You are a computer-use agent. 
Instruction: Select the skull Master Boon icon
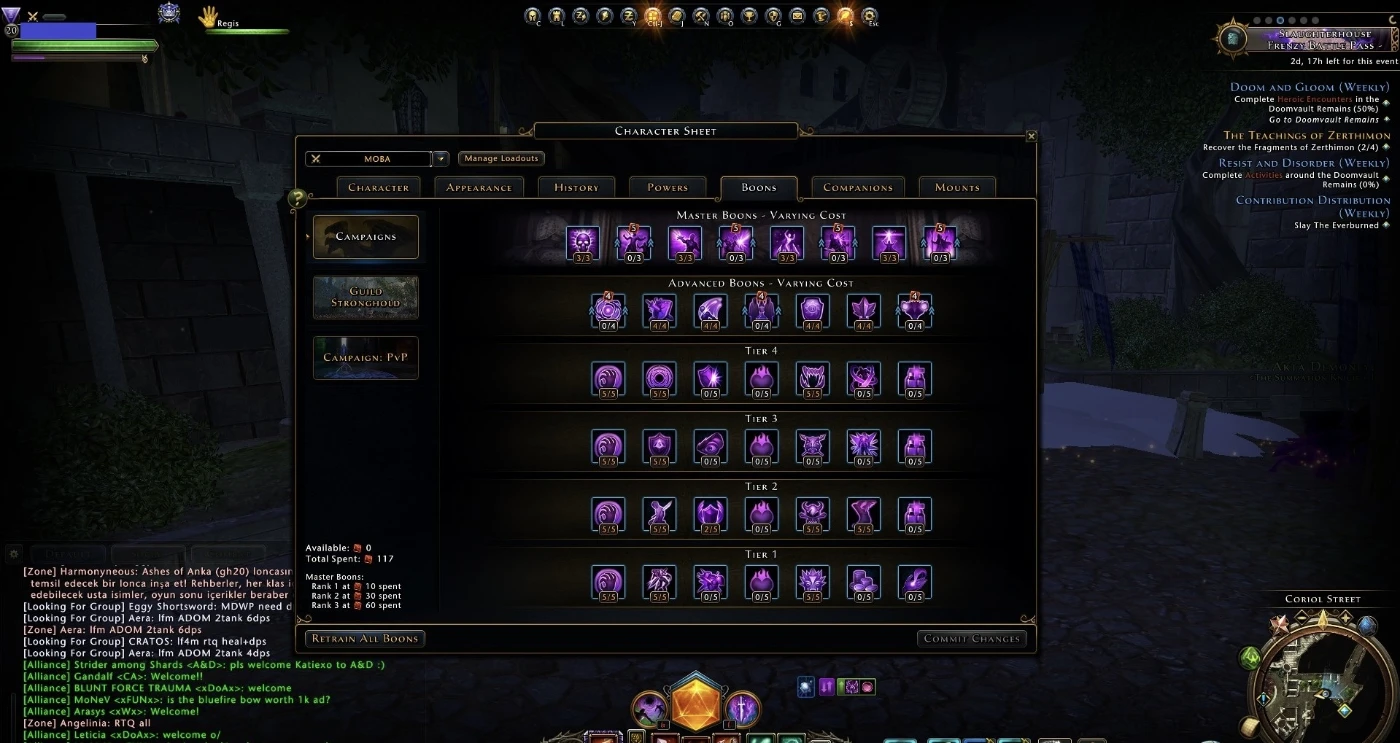click(x=582, y=241)
